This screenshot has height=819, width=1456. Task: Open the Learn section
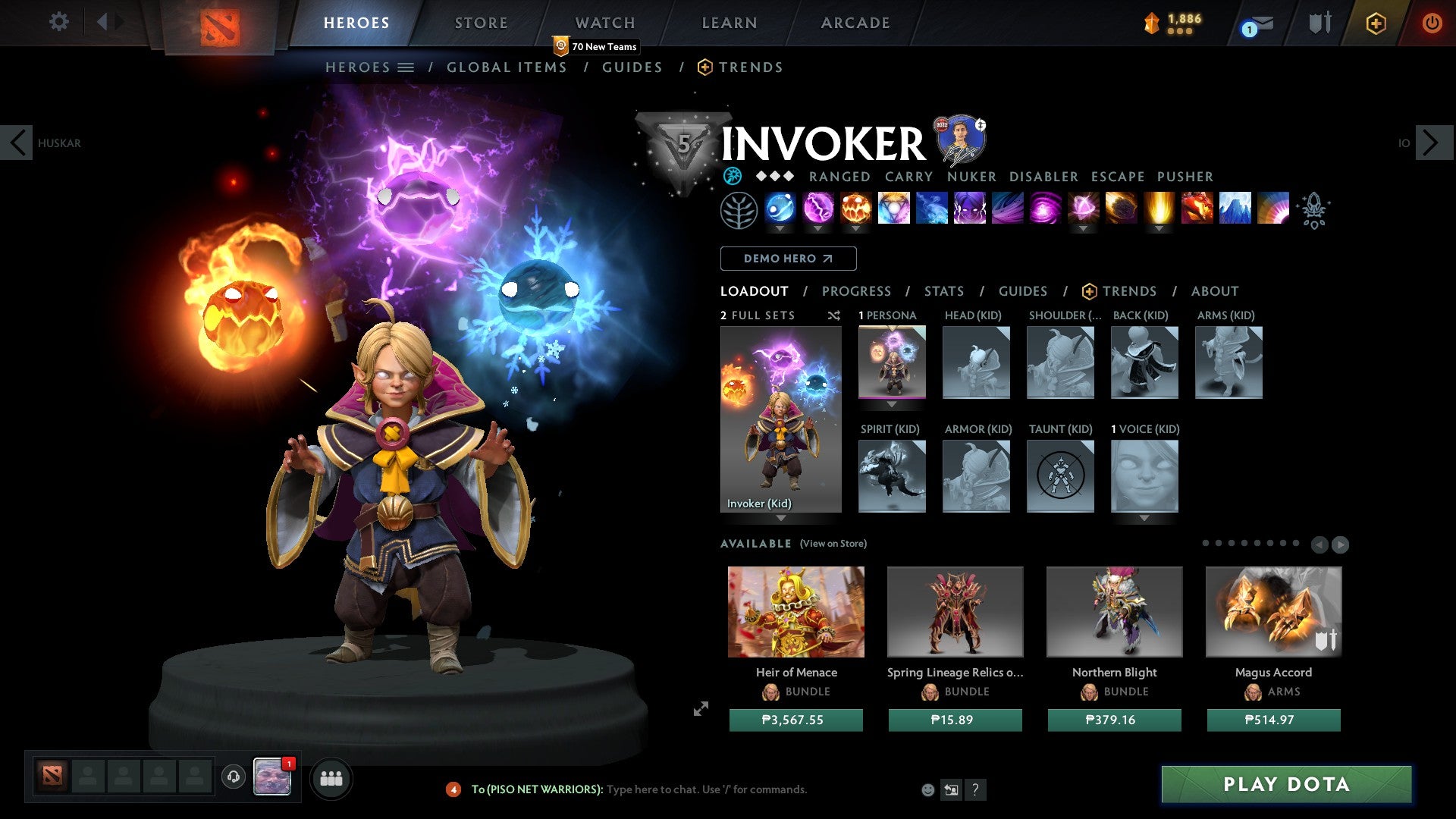click(729, 23)
